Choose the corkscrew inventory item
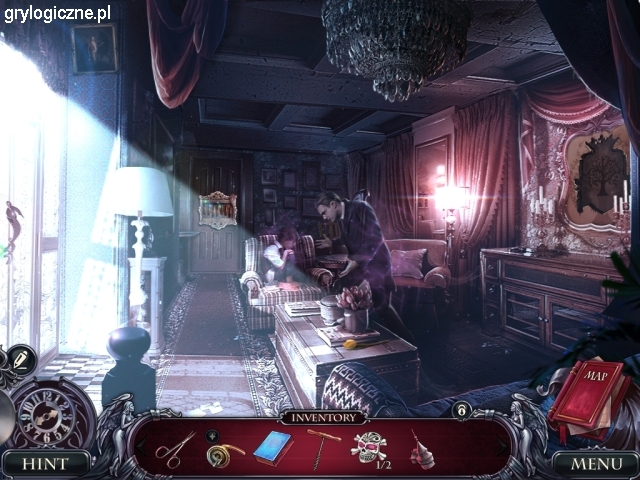Image resolution: width=640 pixels, height=480 pixels. point(323,446)
